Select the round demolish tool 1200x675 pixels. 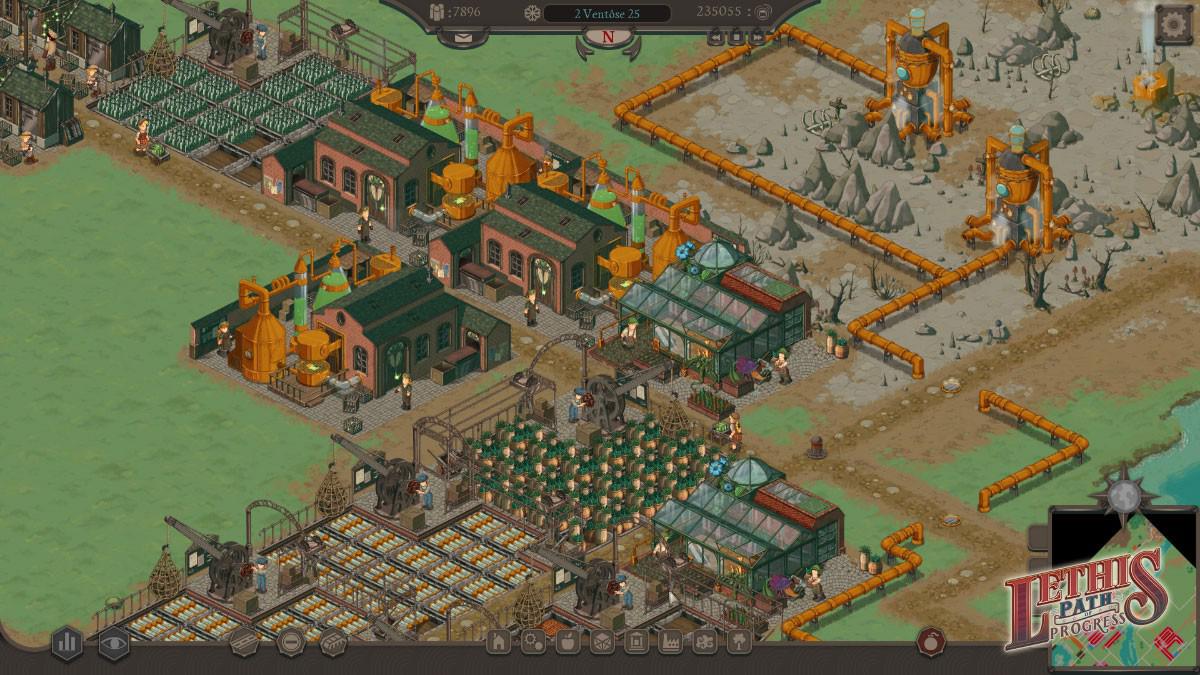290,642
